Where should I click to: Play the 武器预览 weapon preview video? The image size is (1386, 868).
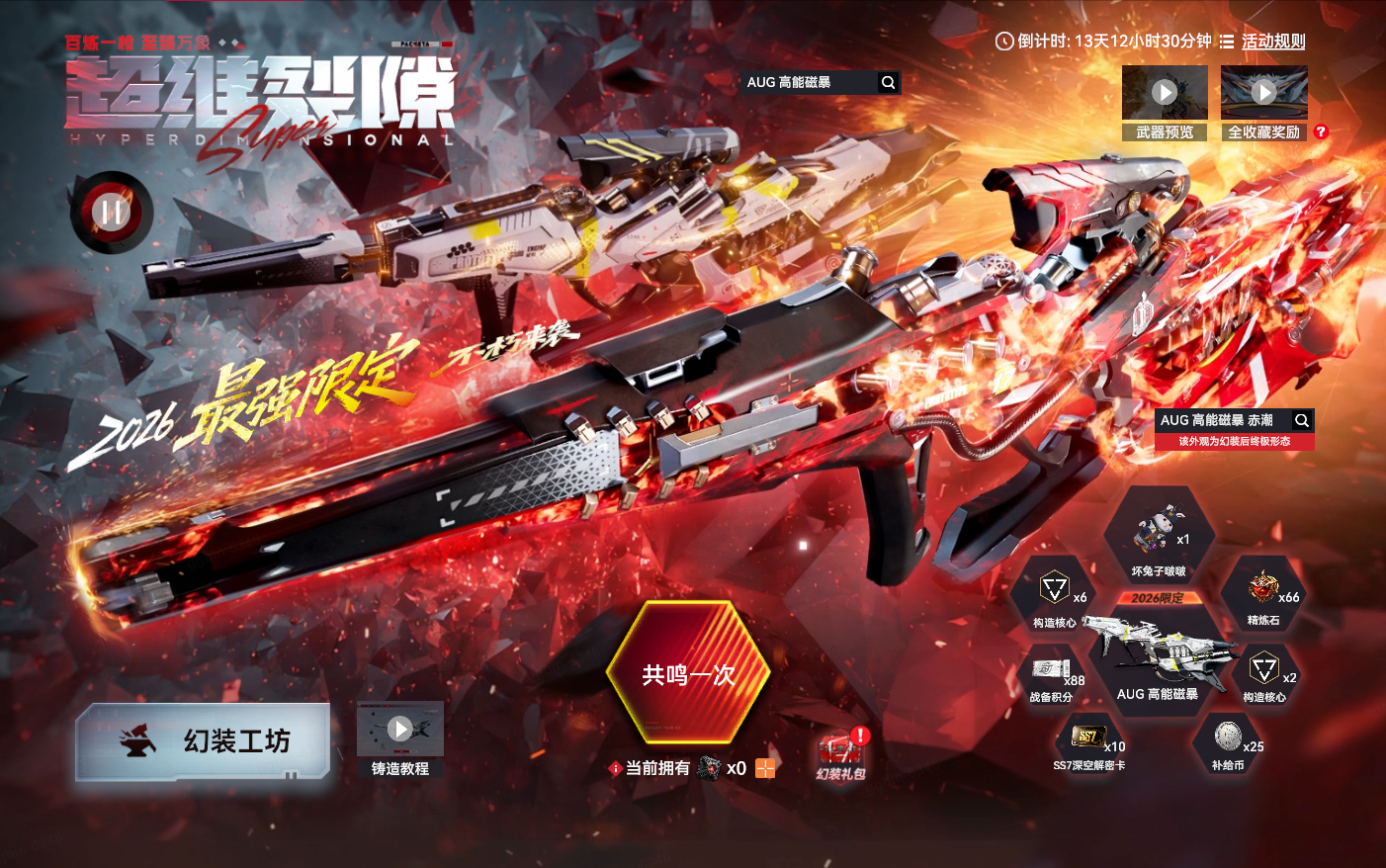point(1165,93)
